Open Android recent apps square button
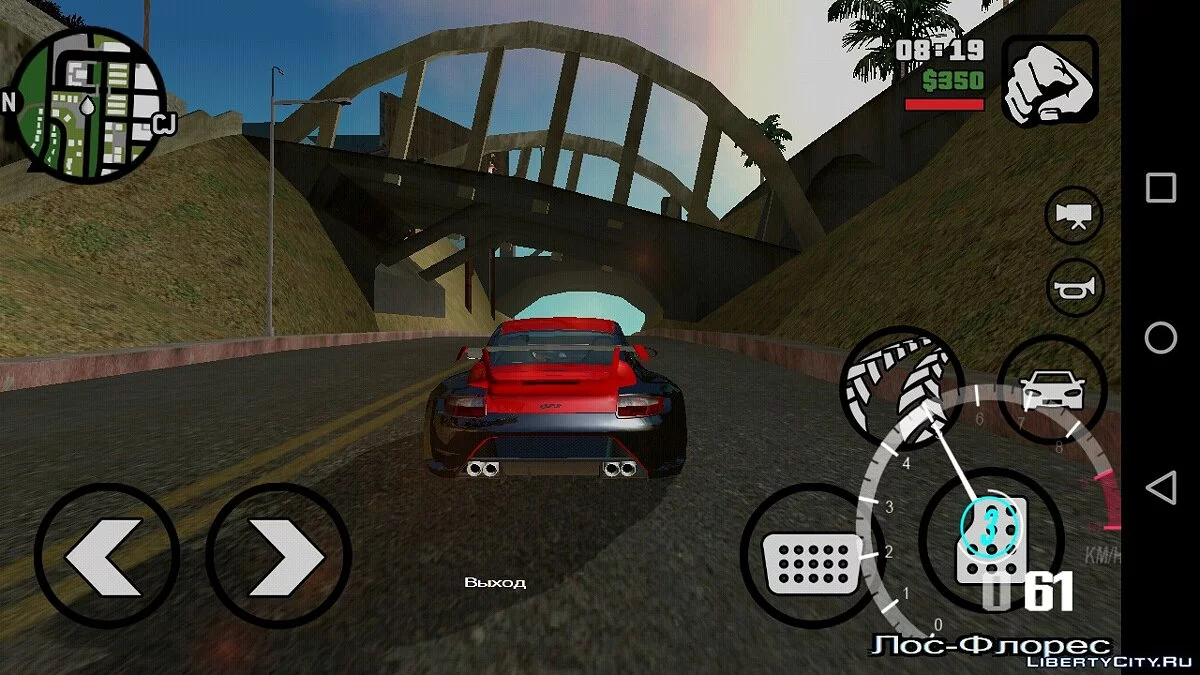The image size is (1200, 675). tap(1161, 188)
